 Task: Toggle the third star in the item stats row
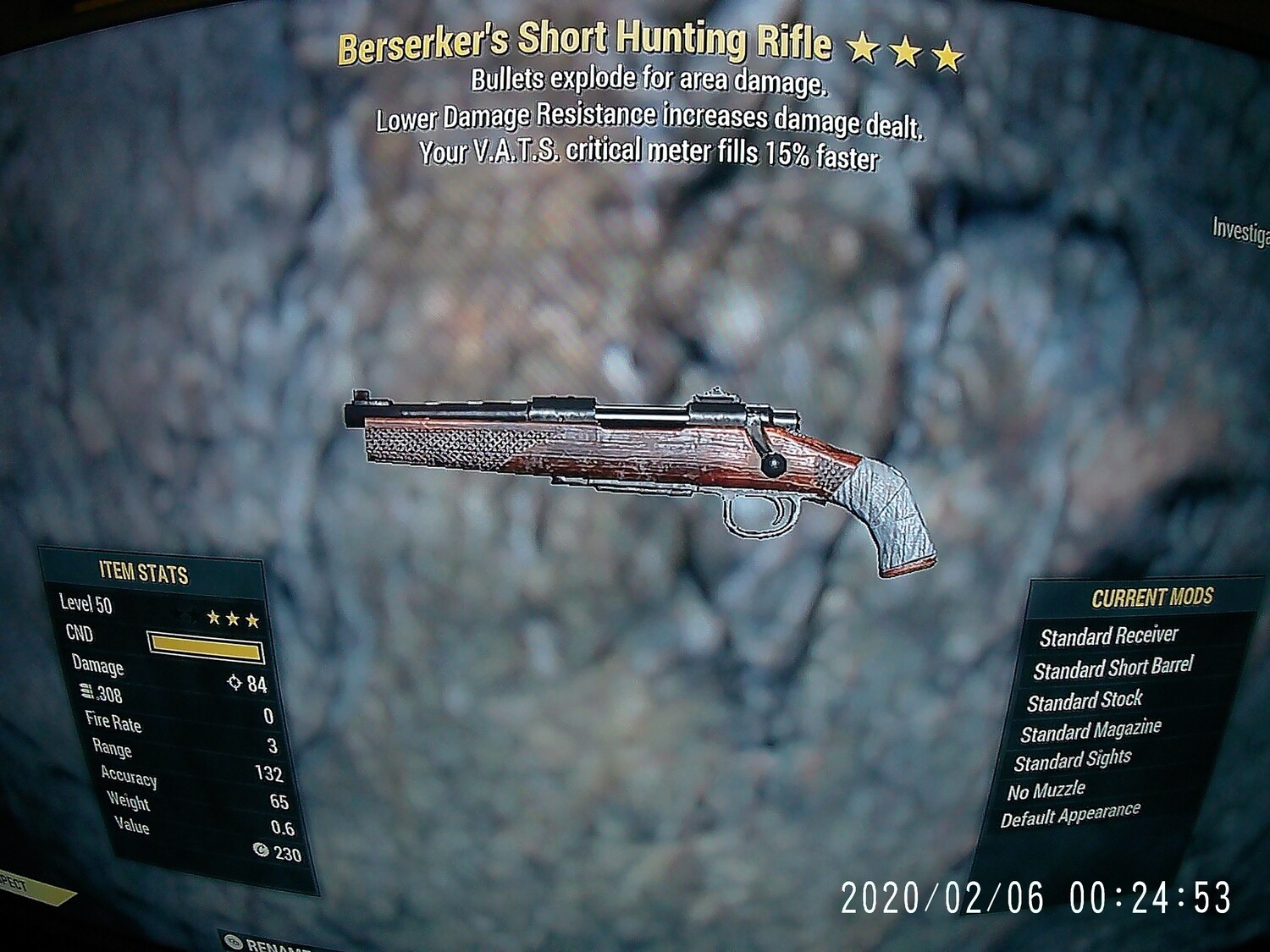[252, 620]
